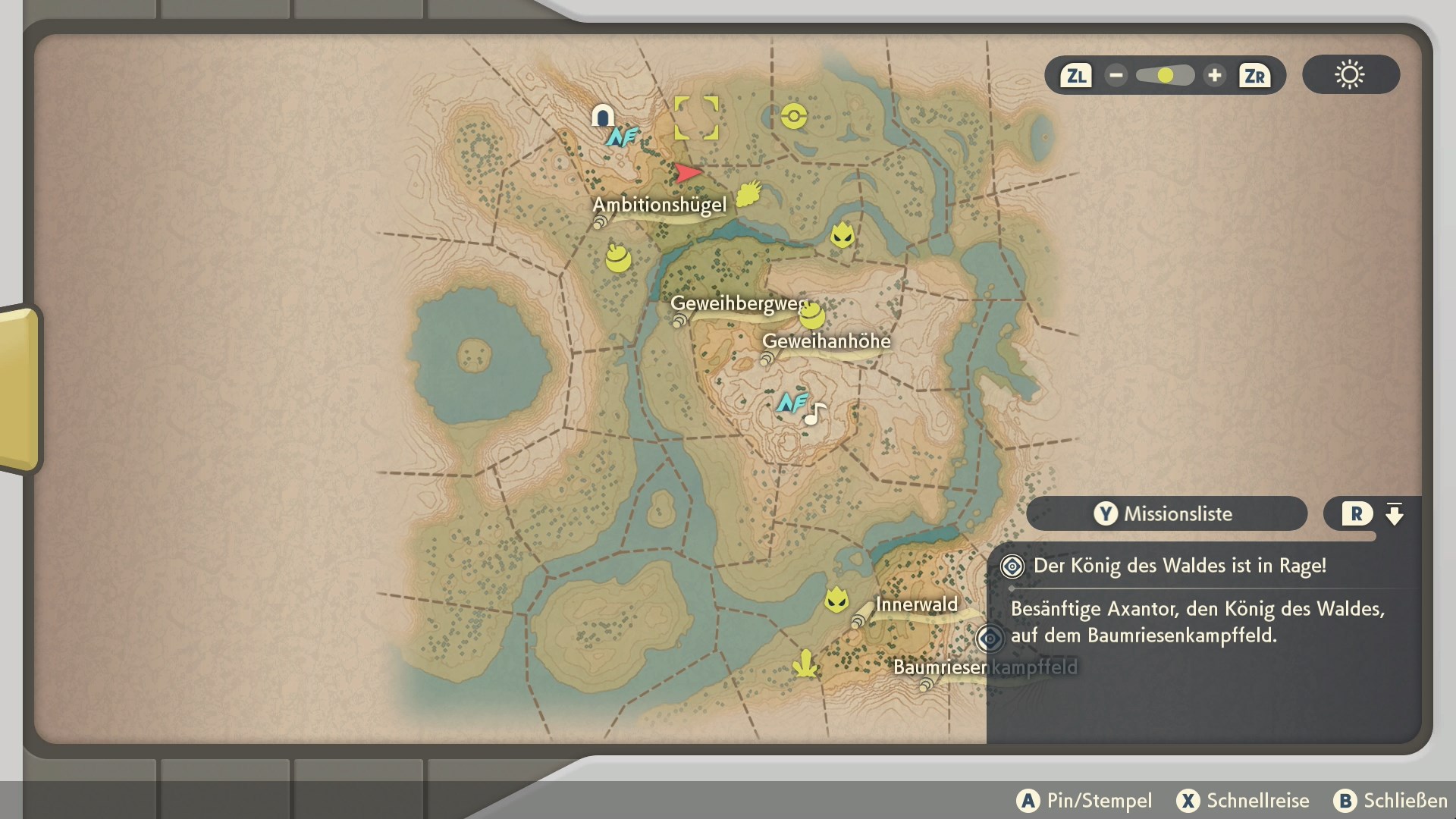Screen dimensions: 1456x819
Task: Select the yellow Poké Ball map marker
Action: click(x=794, y=116)
